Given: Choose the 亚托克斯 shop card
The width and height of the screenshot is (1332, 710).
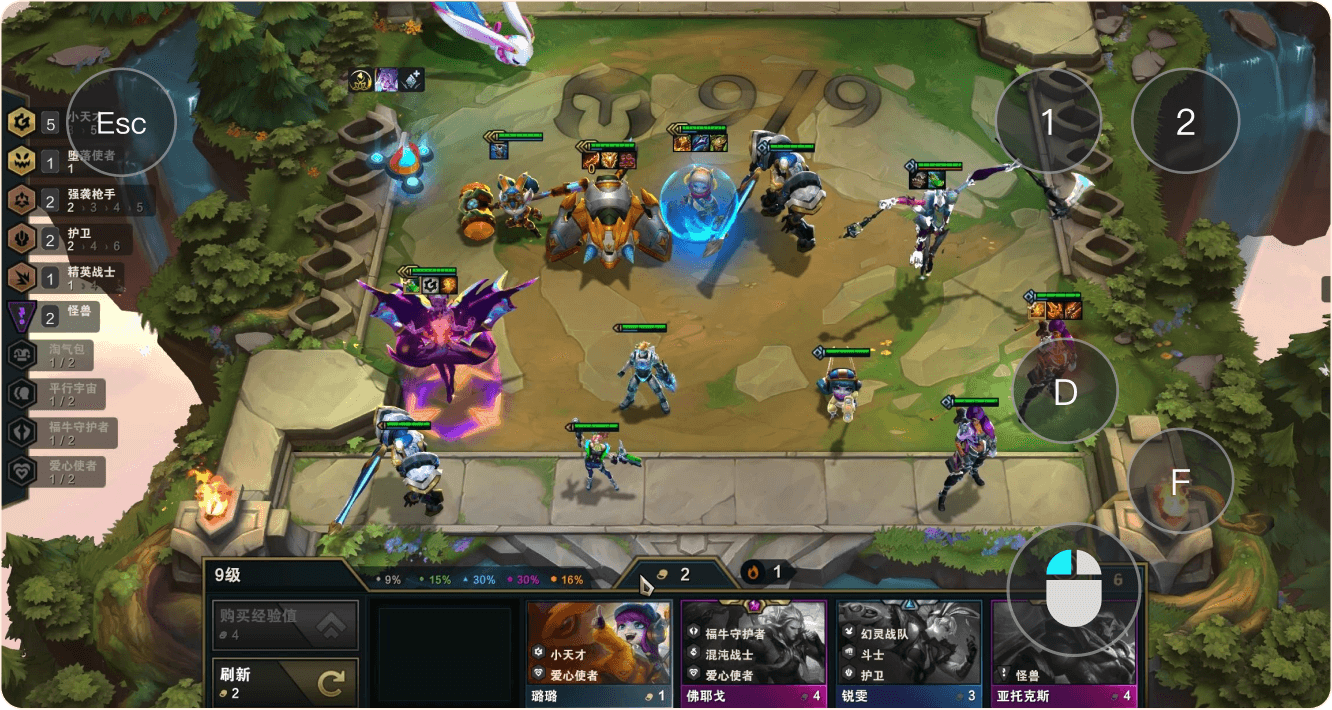Looking at the screenshot, I should (1060, 652).
